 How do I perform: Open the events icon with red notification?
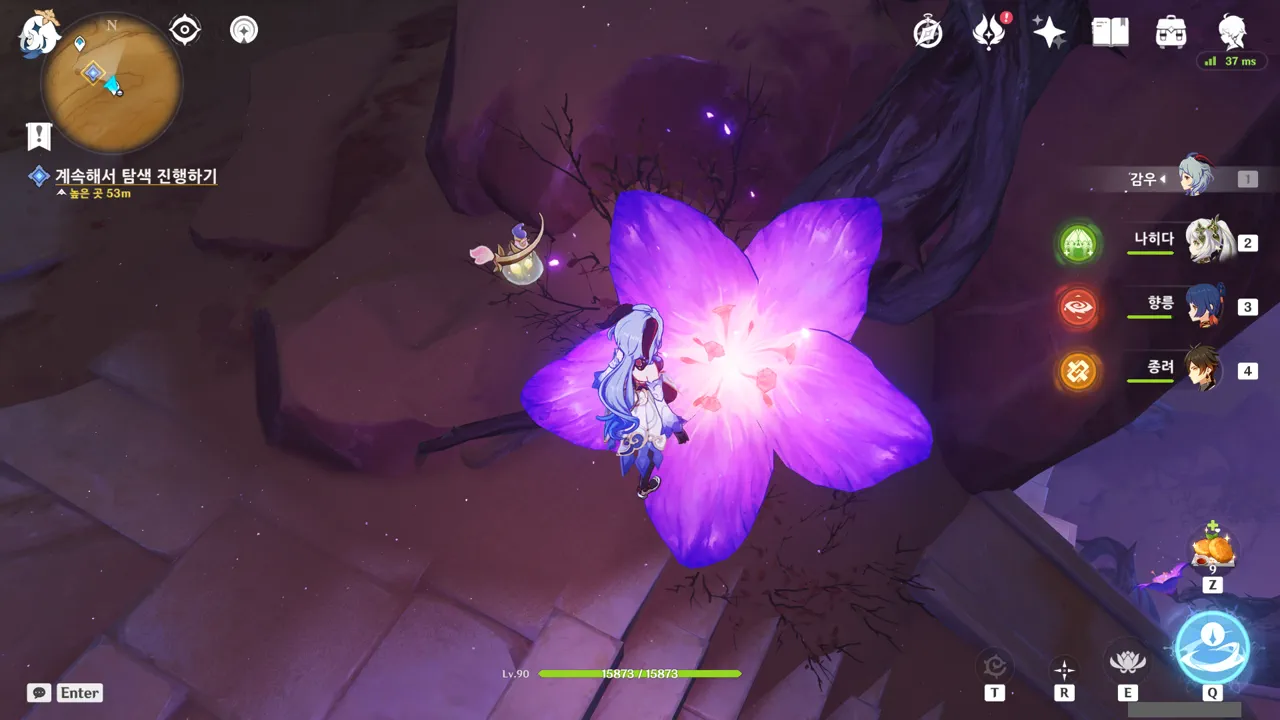pos(989,33)
